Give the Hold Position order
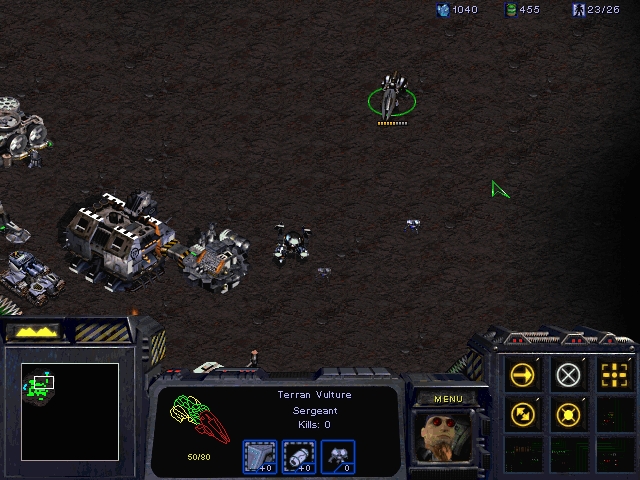Viewport: 640px width, 480px height. tap(568, 413)
